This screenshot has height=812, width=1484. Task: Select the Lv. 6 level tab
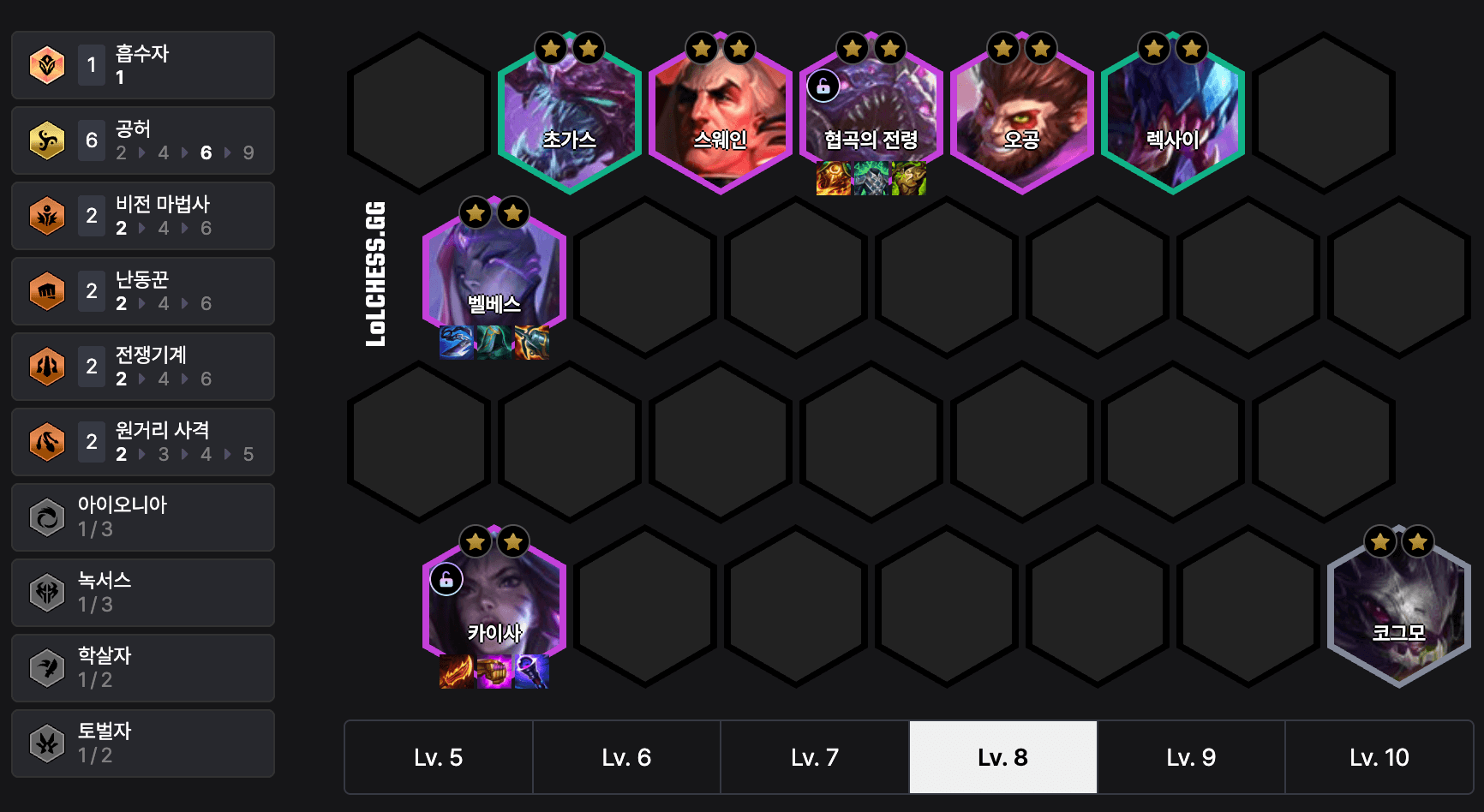coord(626,757)
